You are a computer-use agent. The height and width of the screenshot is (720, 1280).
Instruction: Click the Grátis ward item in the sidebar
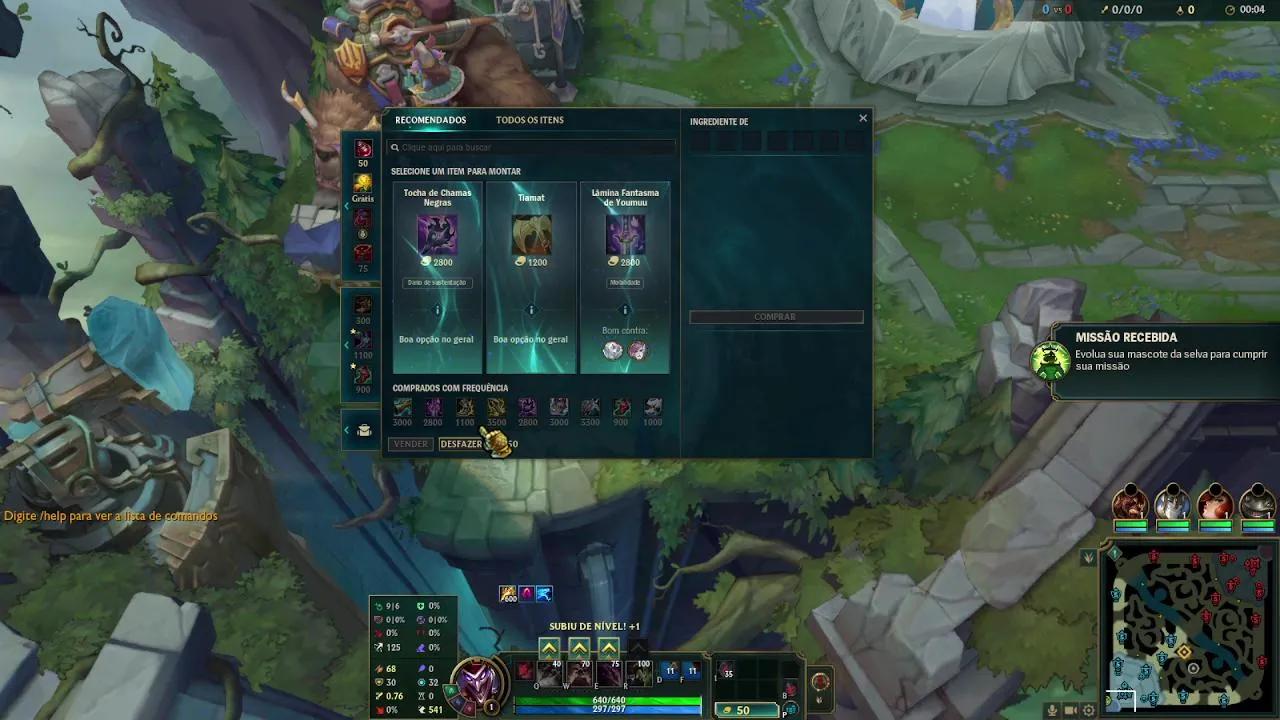[x=362, y=180]
